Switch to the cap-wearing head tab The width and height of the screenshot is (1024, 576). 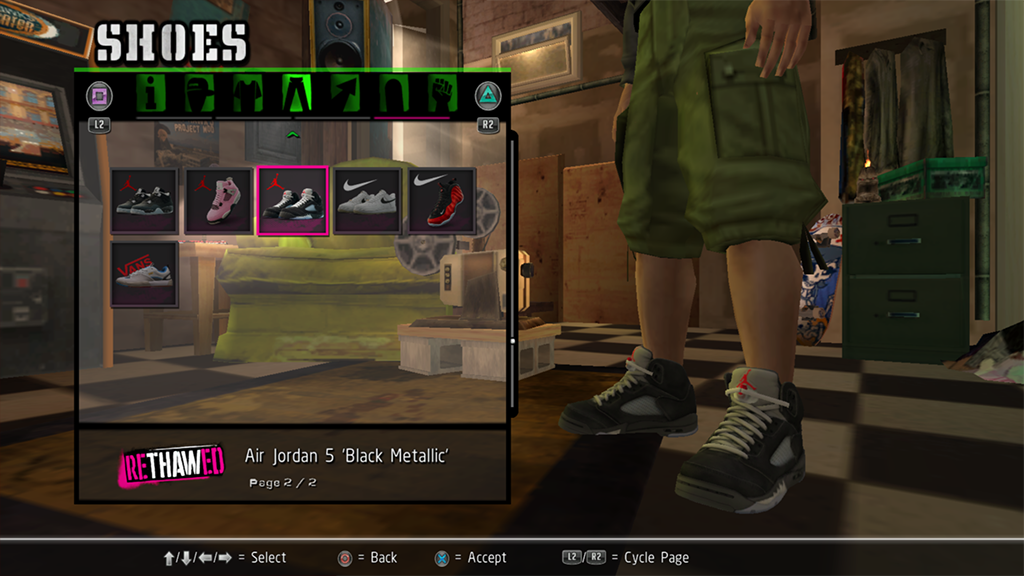point(200,95)
